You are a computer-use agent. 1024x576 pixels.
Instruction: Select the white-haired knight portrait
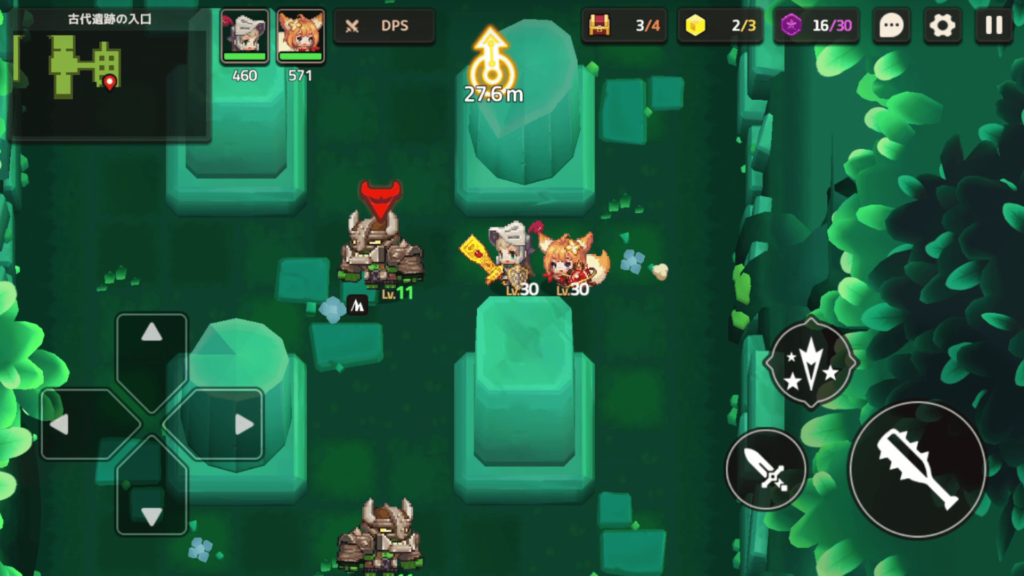[x=244, y=34]
